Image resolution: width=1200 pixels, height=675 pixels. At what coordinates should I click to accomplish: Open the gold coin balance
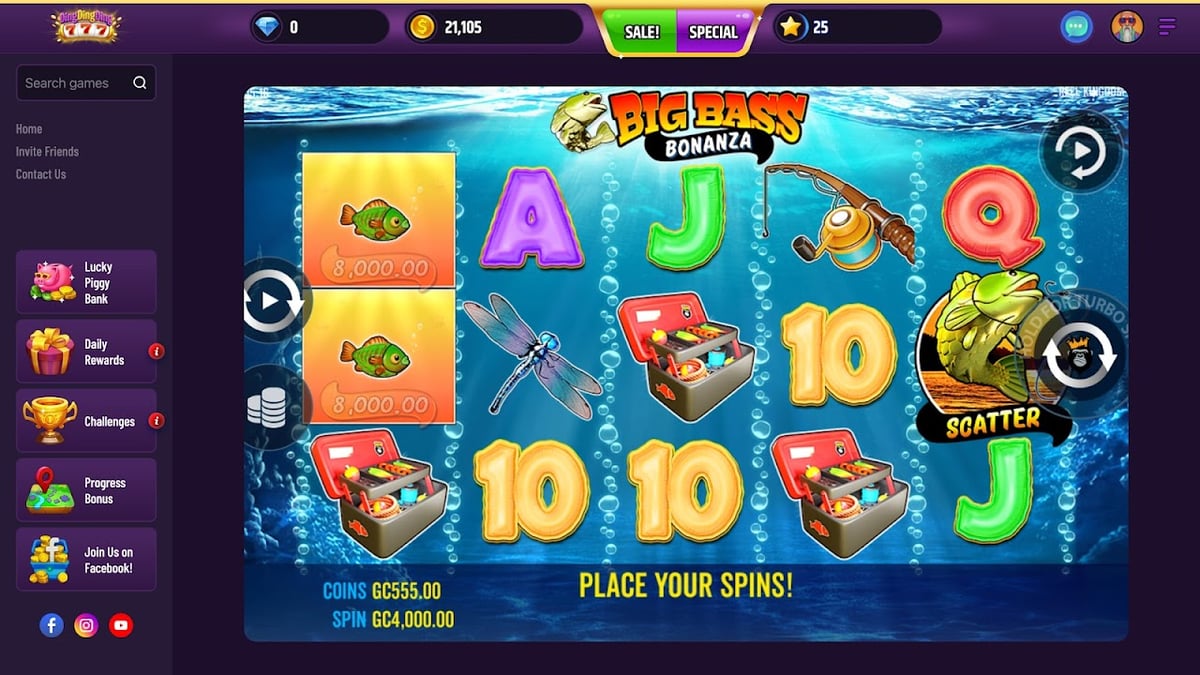[493, 27]
